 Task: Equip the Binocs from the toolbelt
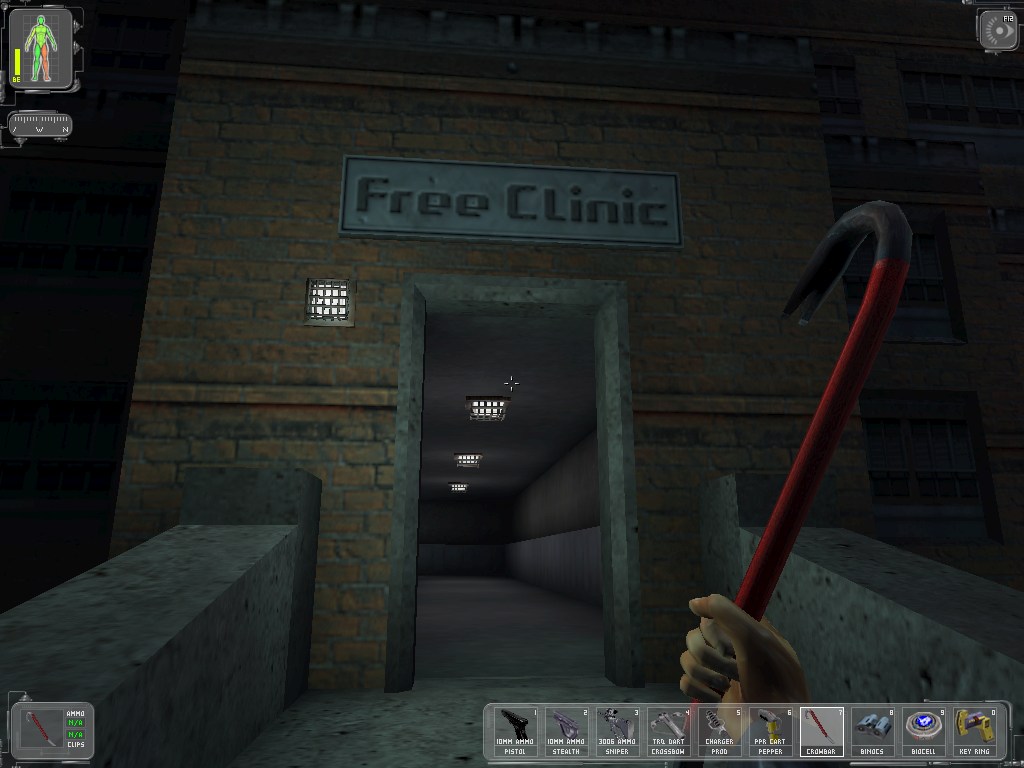[872, 731]
